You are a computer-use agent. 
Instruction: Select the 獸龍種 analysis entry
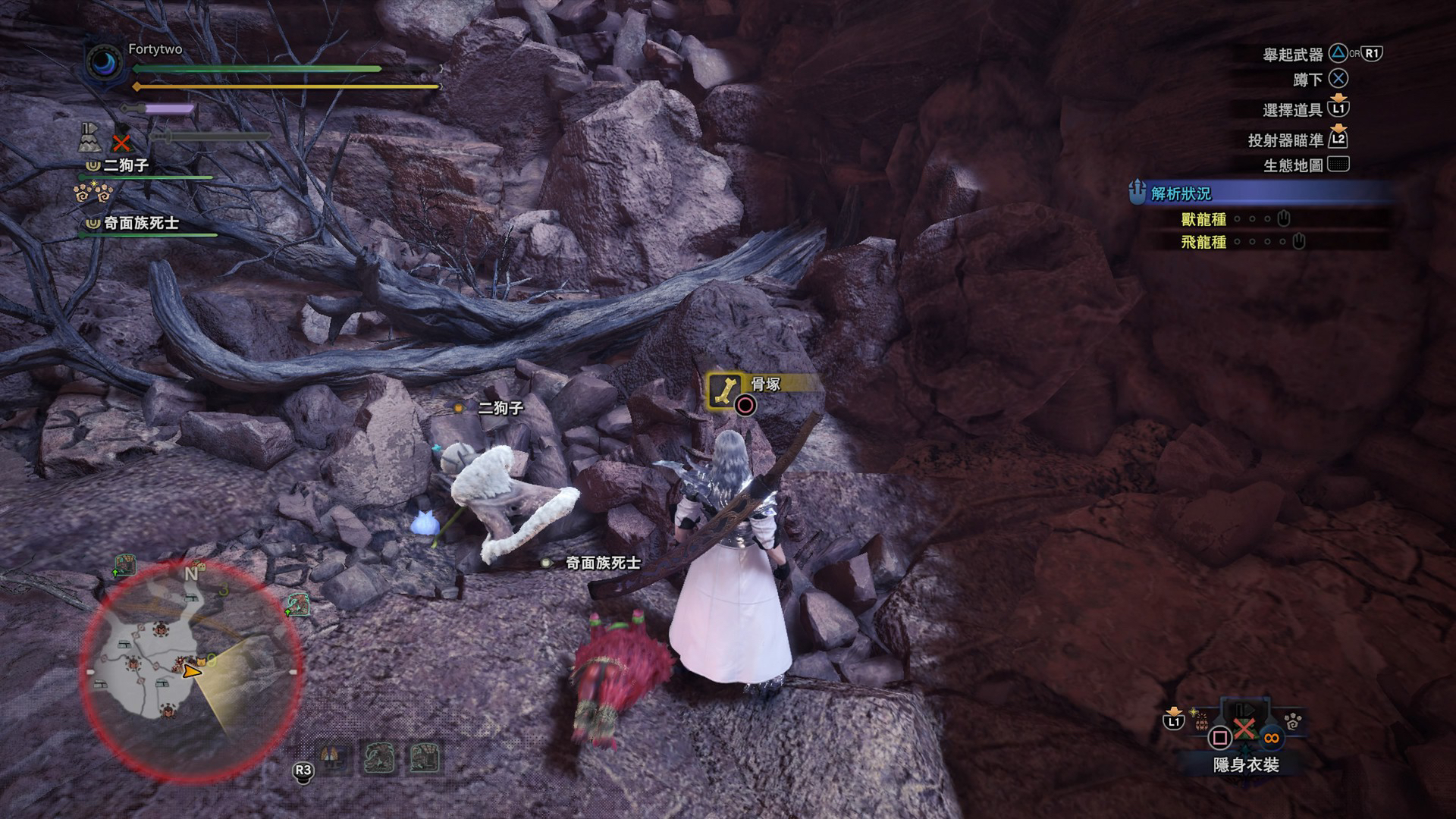(x=1203, y=219)
